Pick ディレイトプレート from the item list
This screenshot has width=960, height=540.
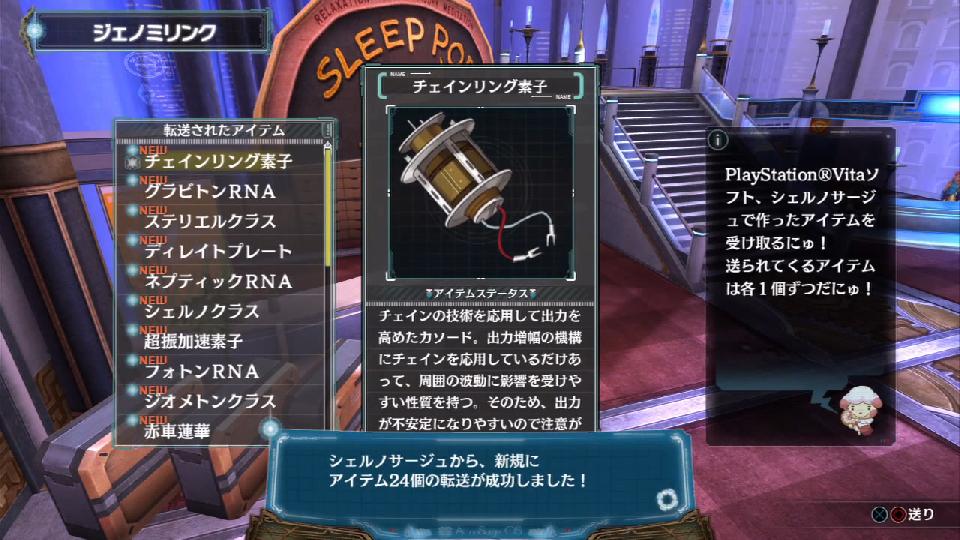[x=218, y=251]
